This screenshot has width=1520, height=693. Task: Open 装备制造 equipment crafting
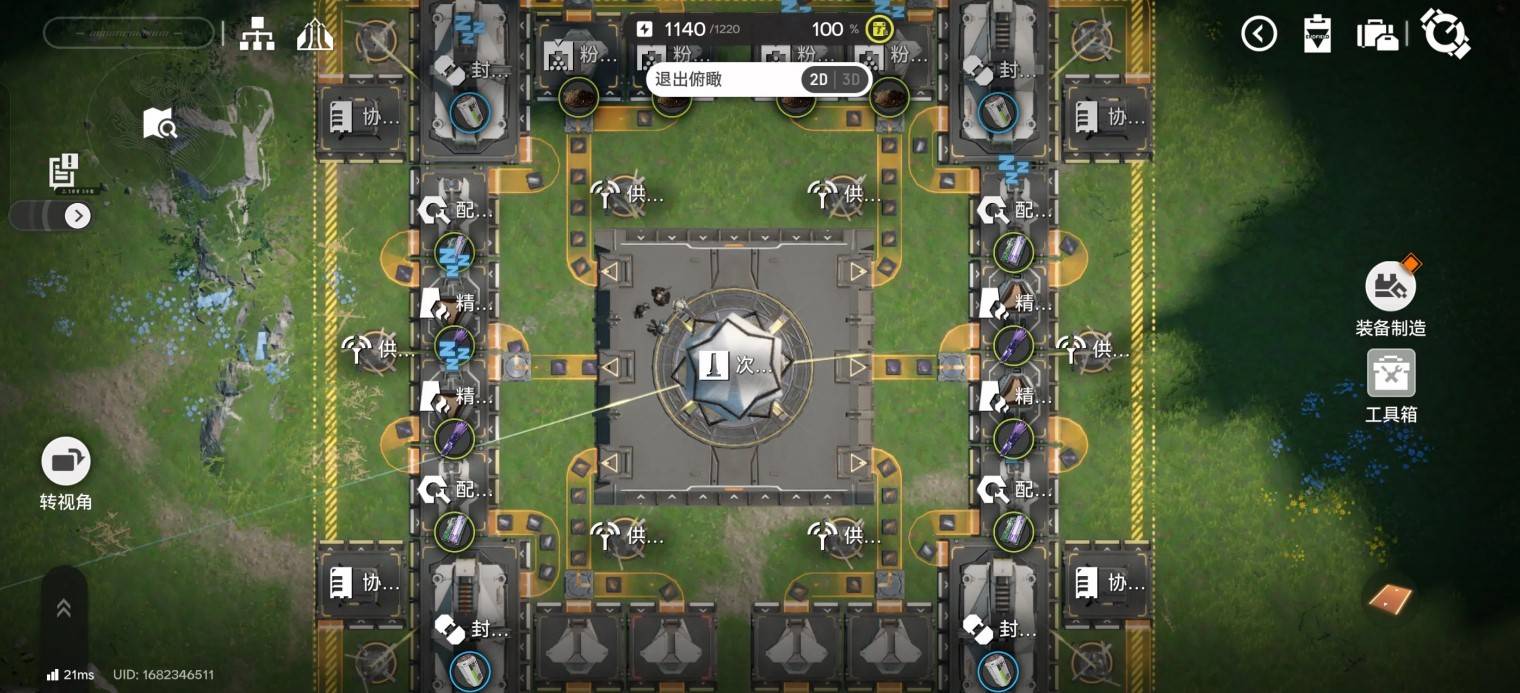click(1390, 287)
